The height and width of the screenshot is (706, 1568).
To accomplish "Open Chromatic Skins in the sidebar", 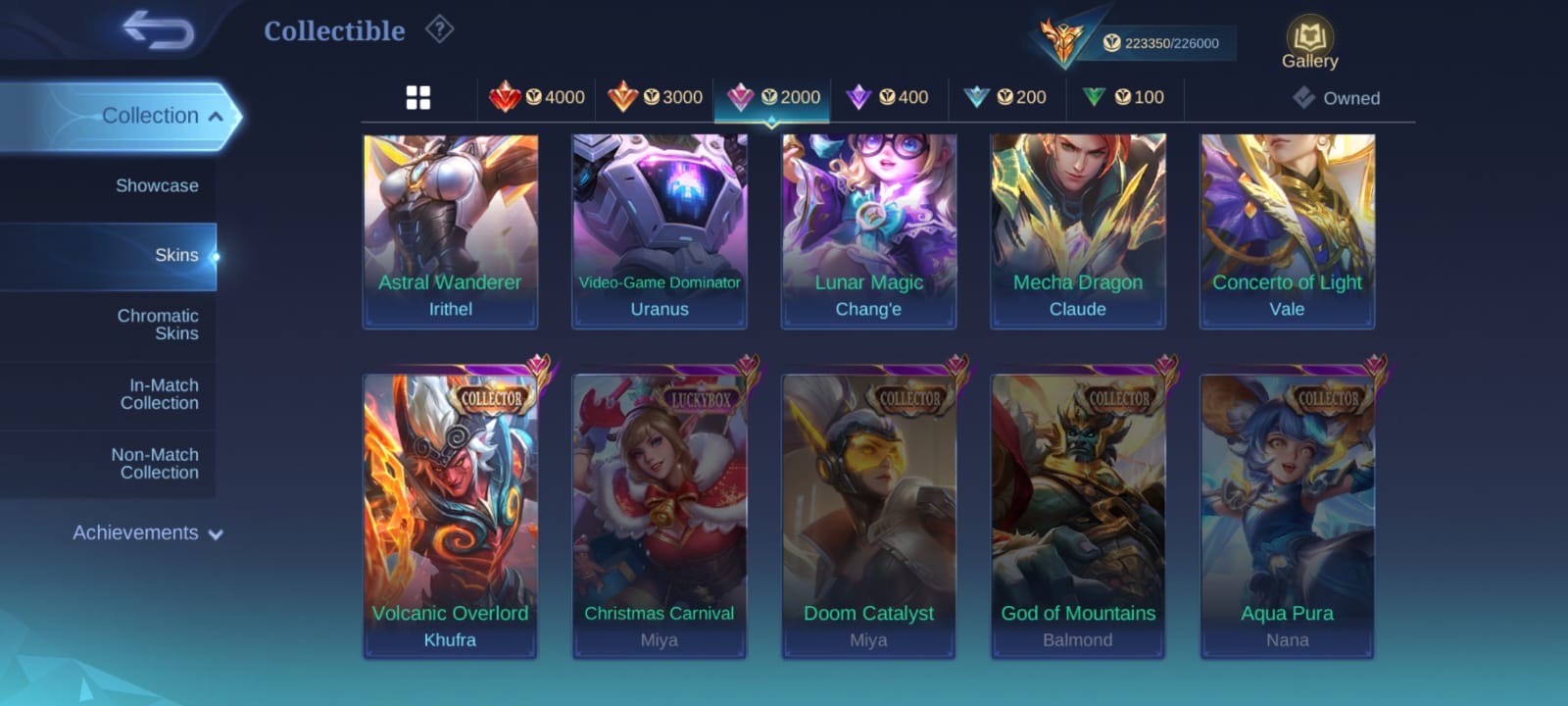I will 157,325.
